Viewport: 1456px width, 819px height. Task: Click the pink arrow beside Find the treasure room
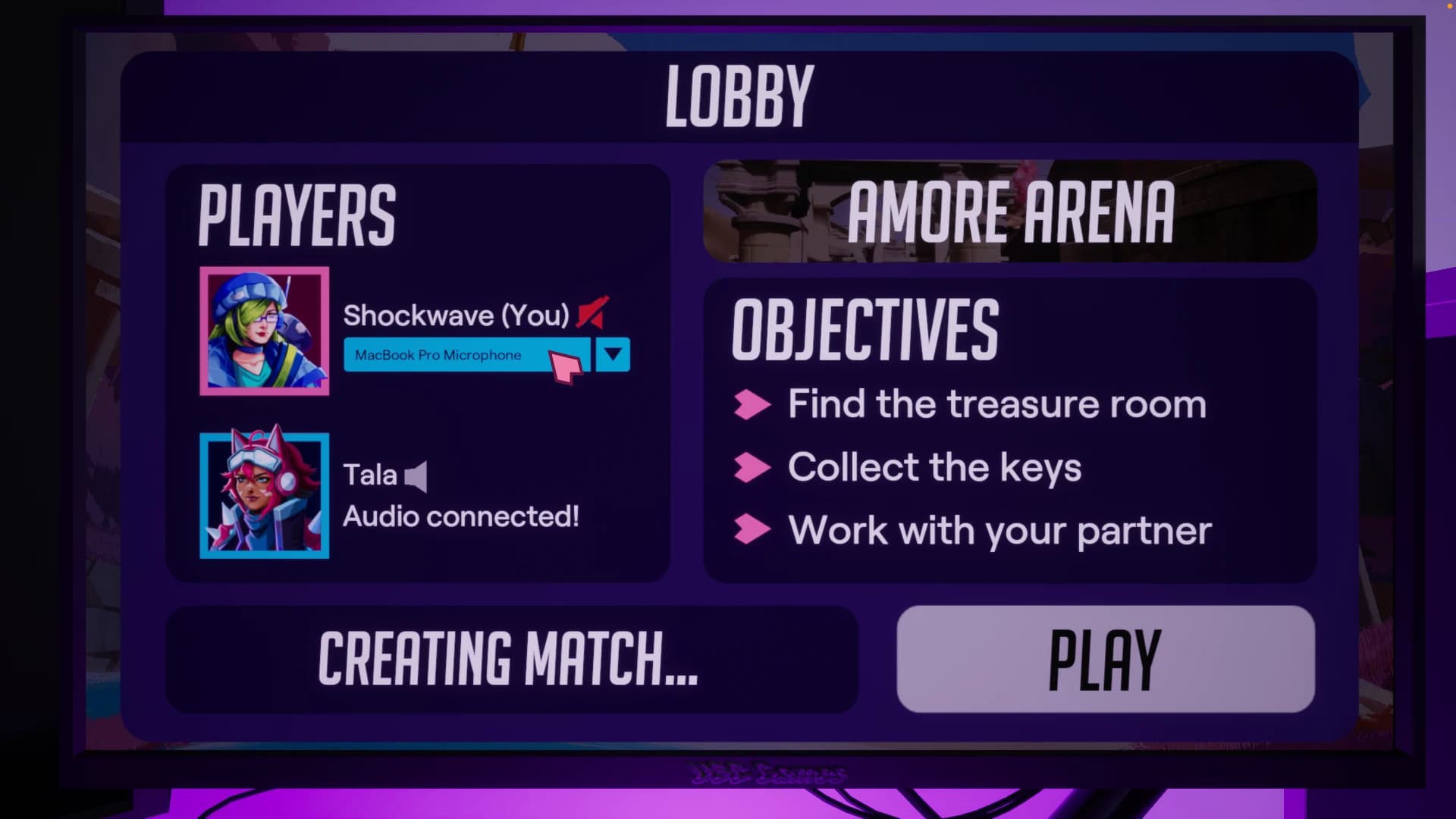tap(752, 405)
